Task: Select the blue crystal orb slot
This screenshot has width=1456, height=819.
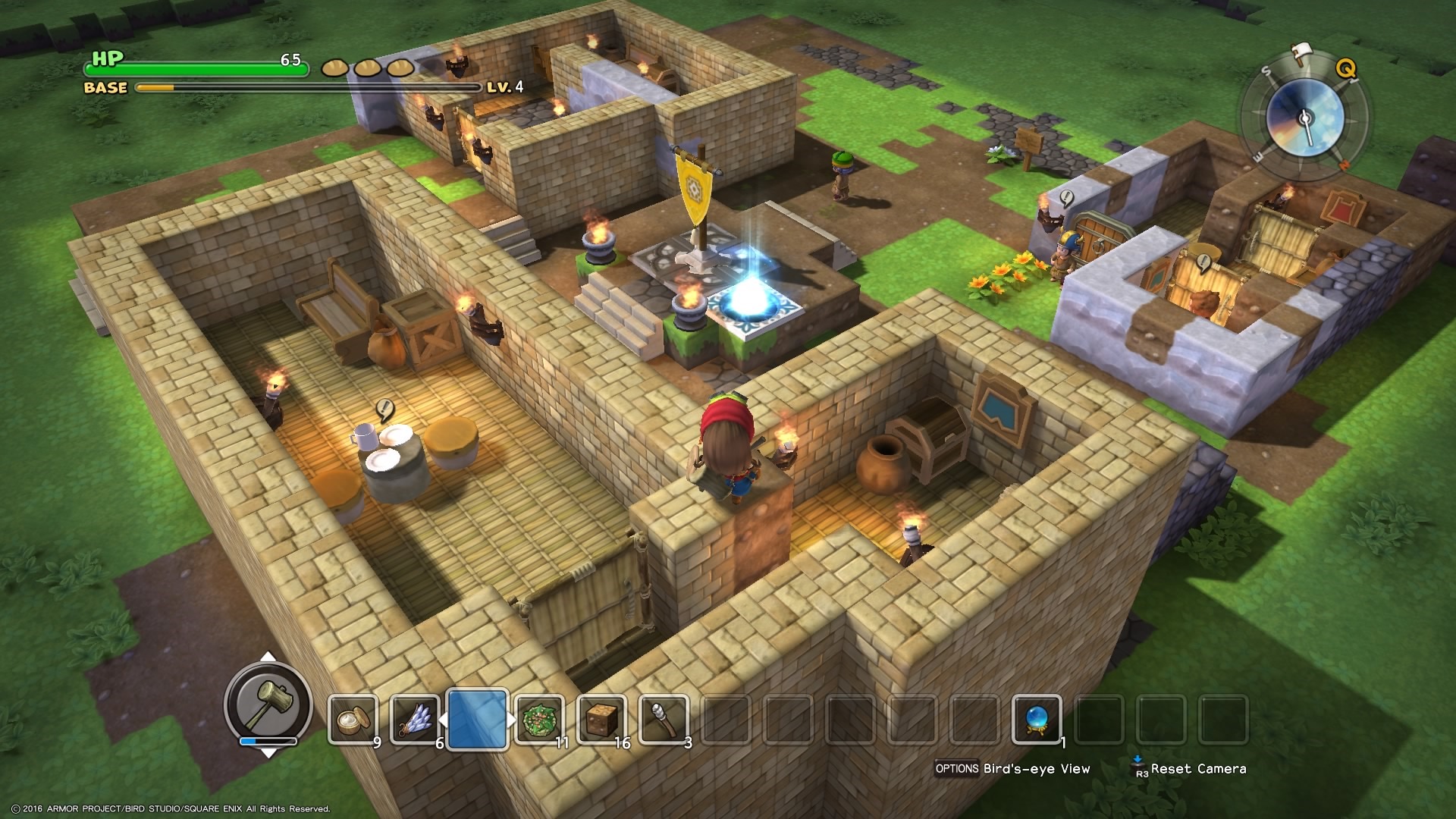Action: pos(1037,720)
